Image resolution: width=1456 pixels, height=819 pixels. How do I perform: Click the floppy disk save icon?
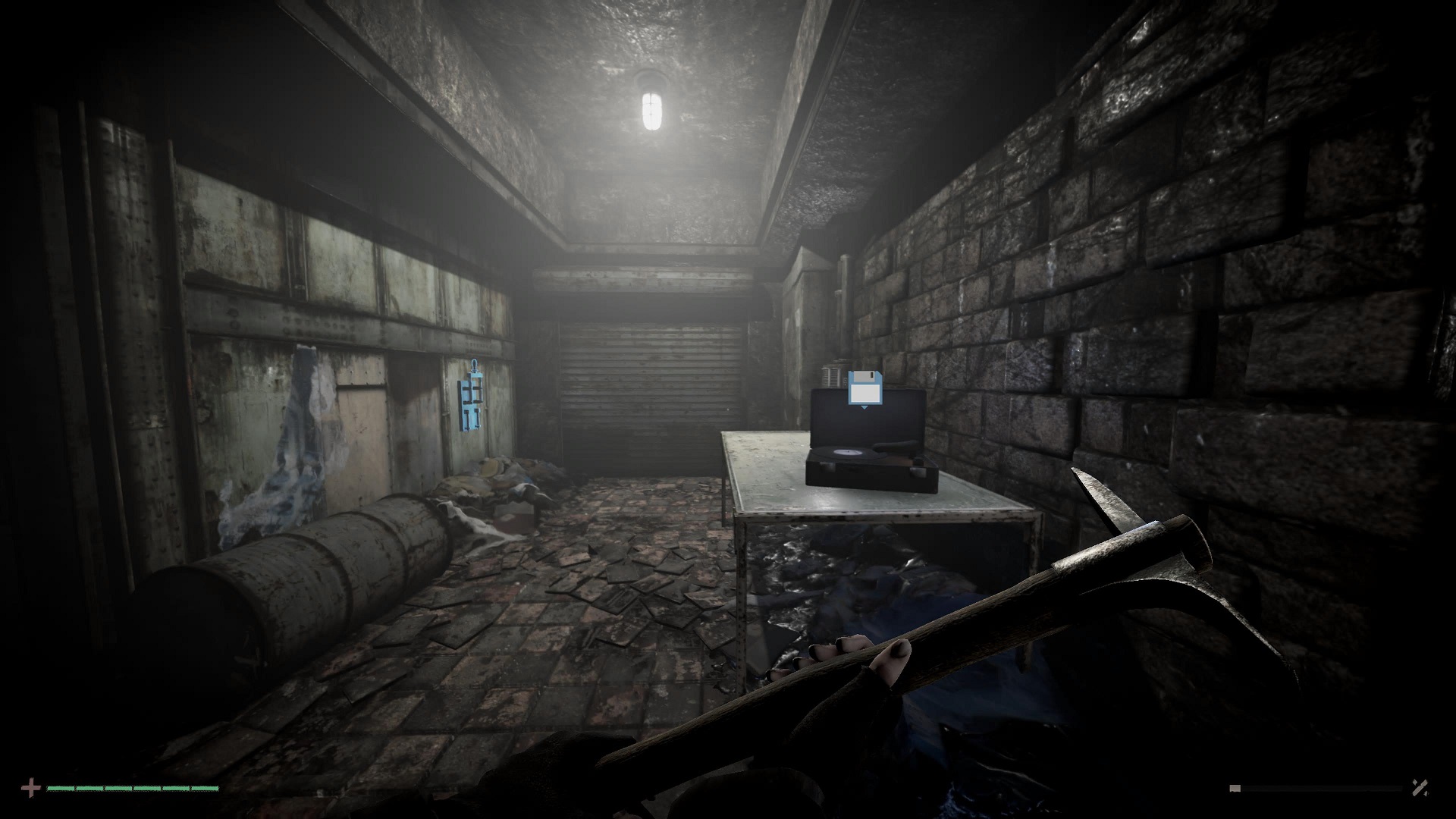coord(864,390)
